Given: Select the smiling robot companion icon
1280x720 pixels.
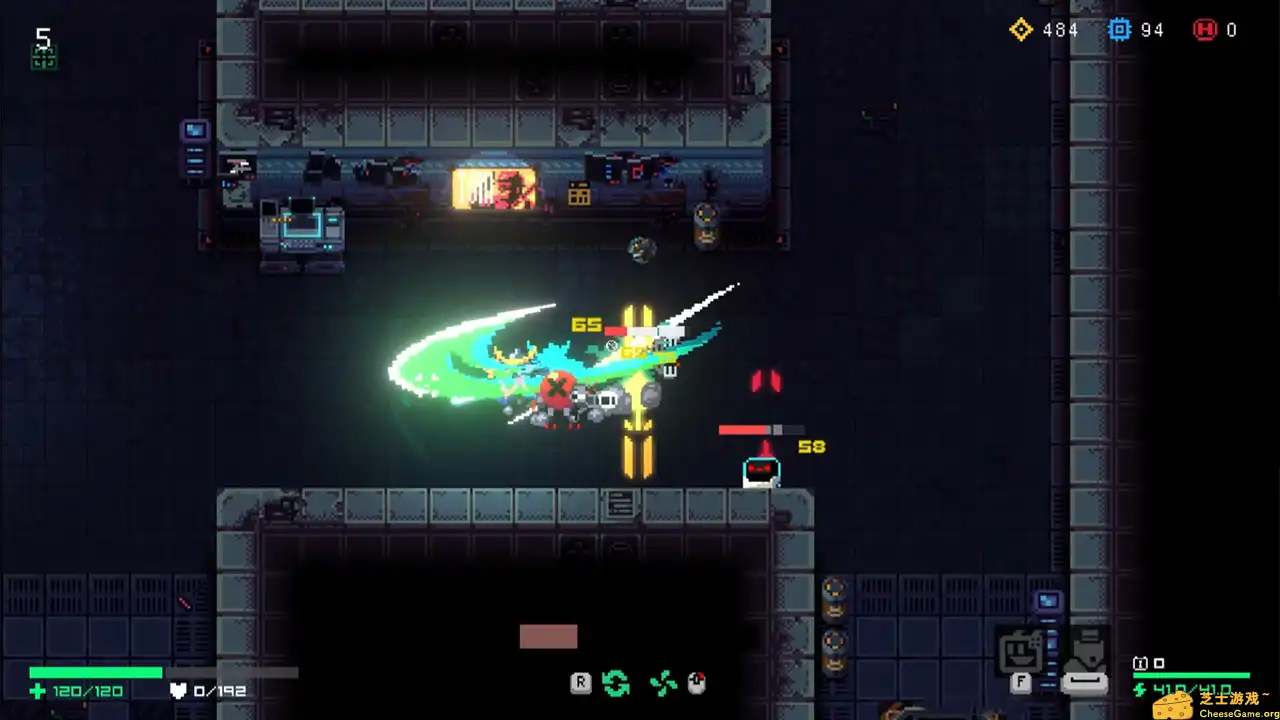Looking at the screenshot, I should (1020, 653).
